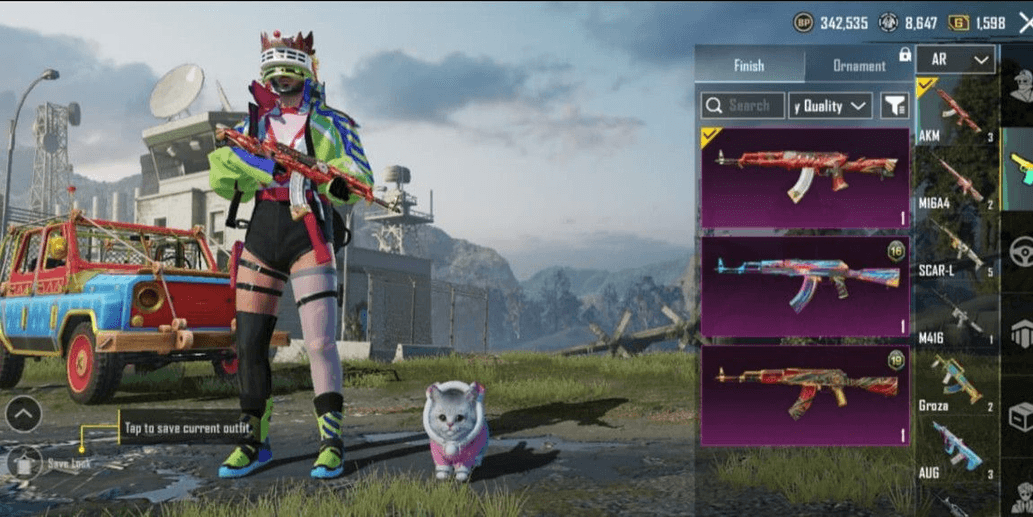This screenshot has height=517, width=1033.
Task: Select M16A4 in the weapon list
Action: 955,180
